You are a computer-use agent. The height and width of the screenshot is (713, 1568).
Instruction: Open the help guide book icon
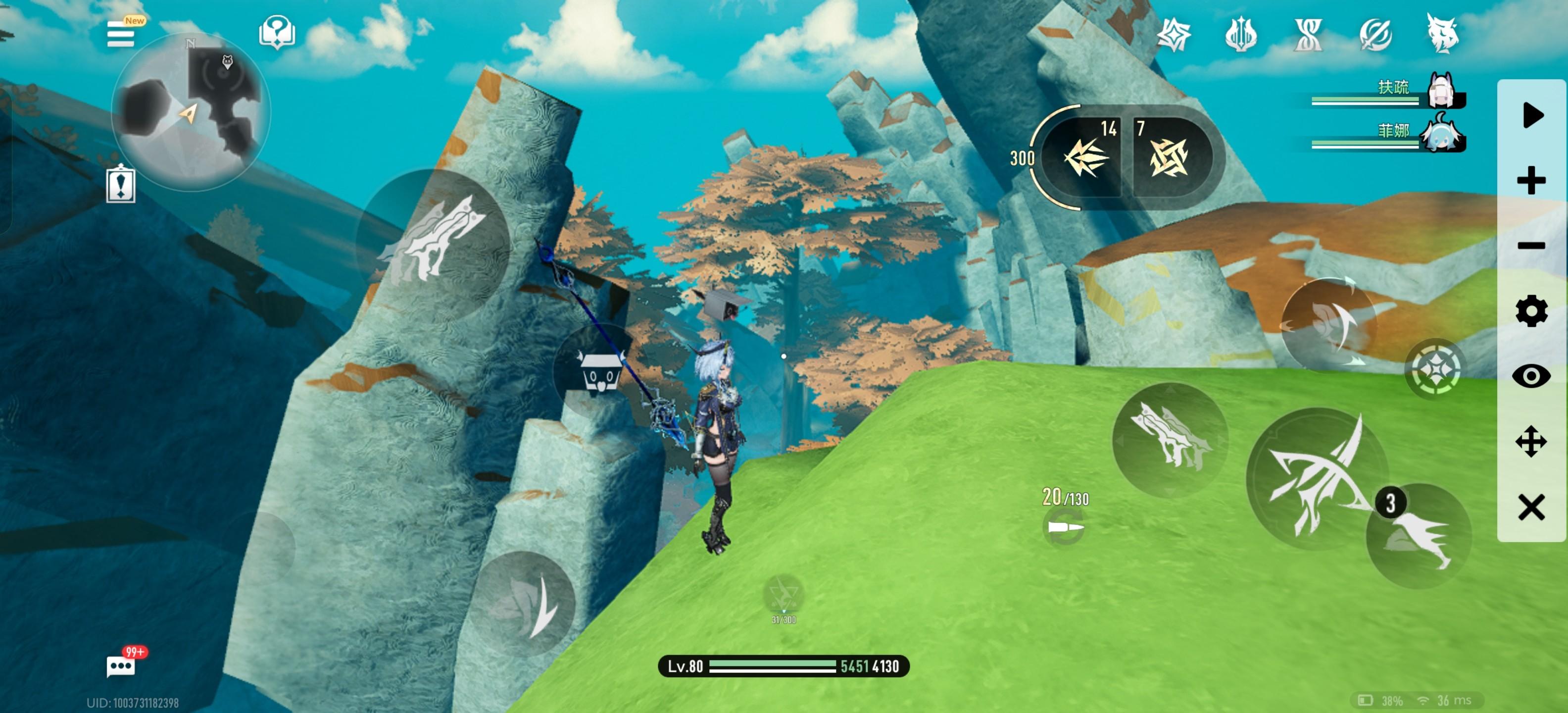click(x=277, y=32)
